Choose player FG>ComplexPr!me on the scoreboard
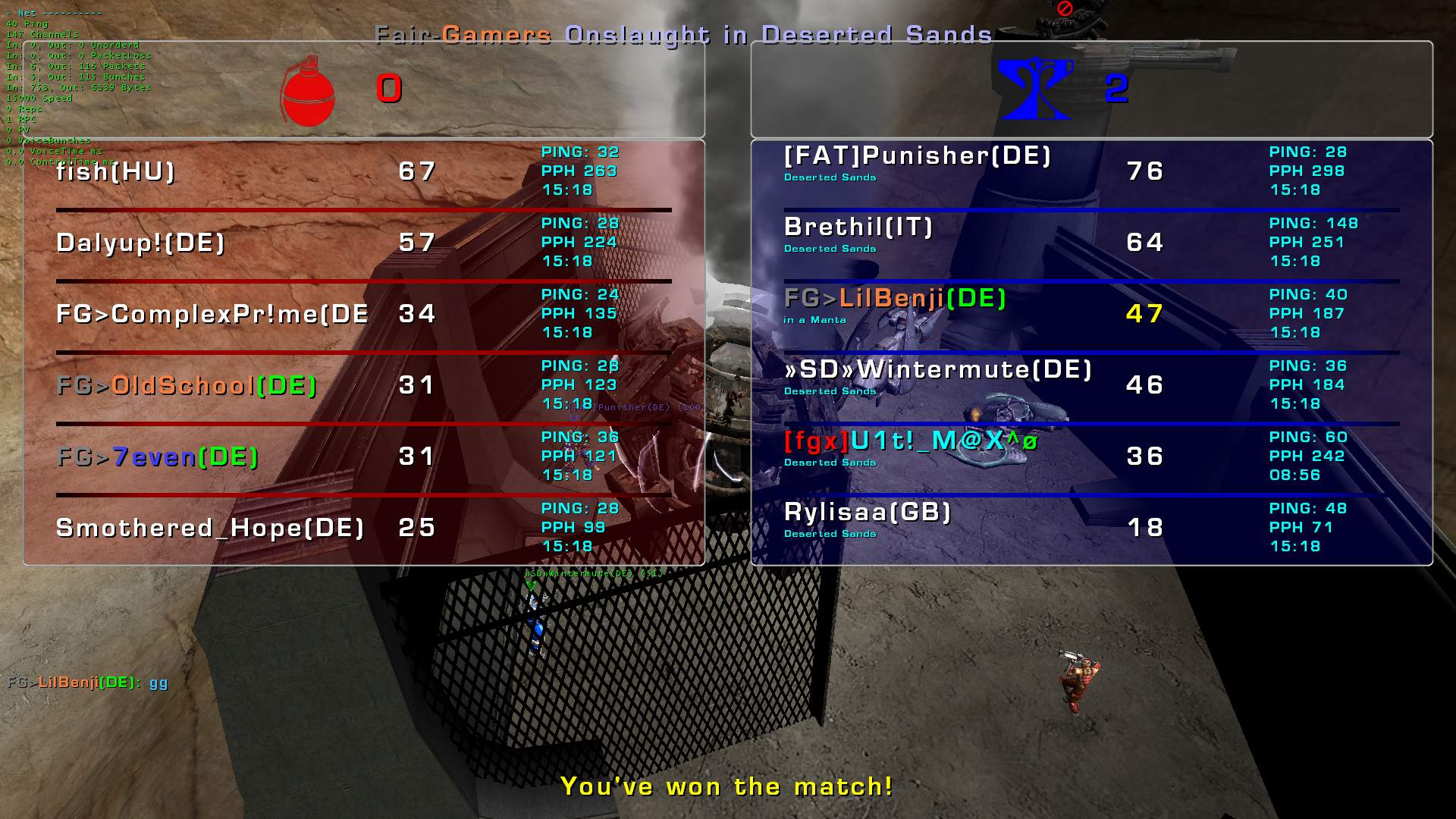The height and width of the screenshot is (819, 1456). tap(212, 315)
